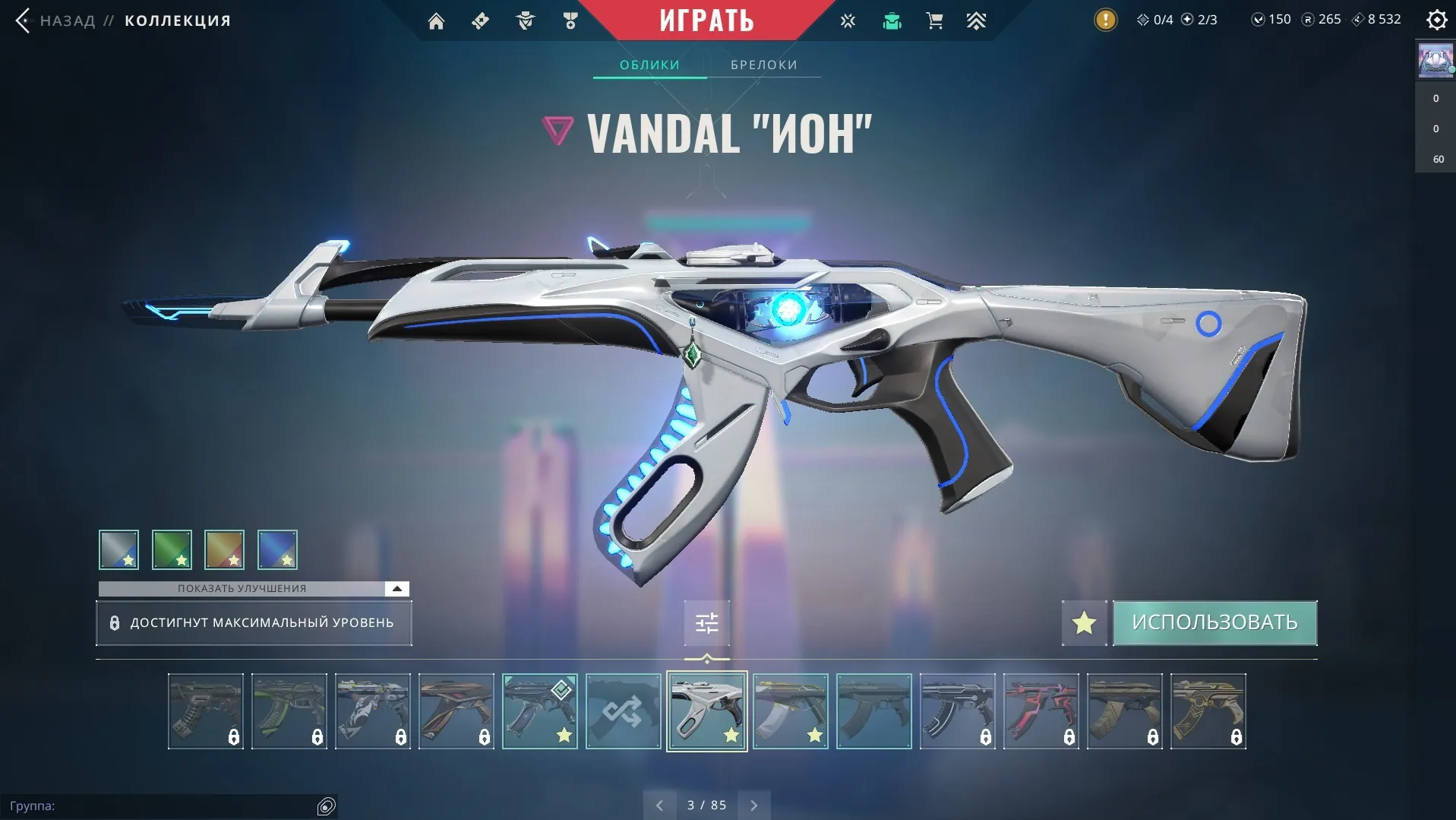The image size is (1456, 820).
Task: Open settings via gear icon
Action: coord(1437,20)
